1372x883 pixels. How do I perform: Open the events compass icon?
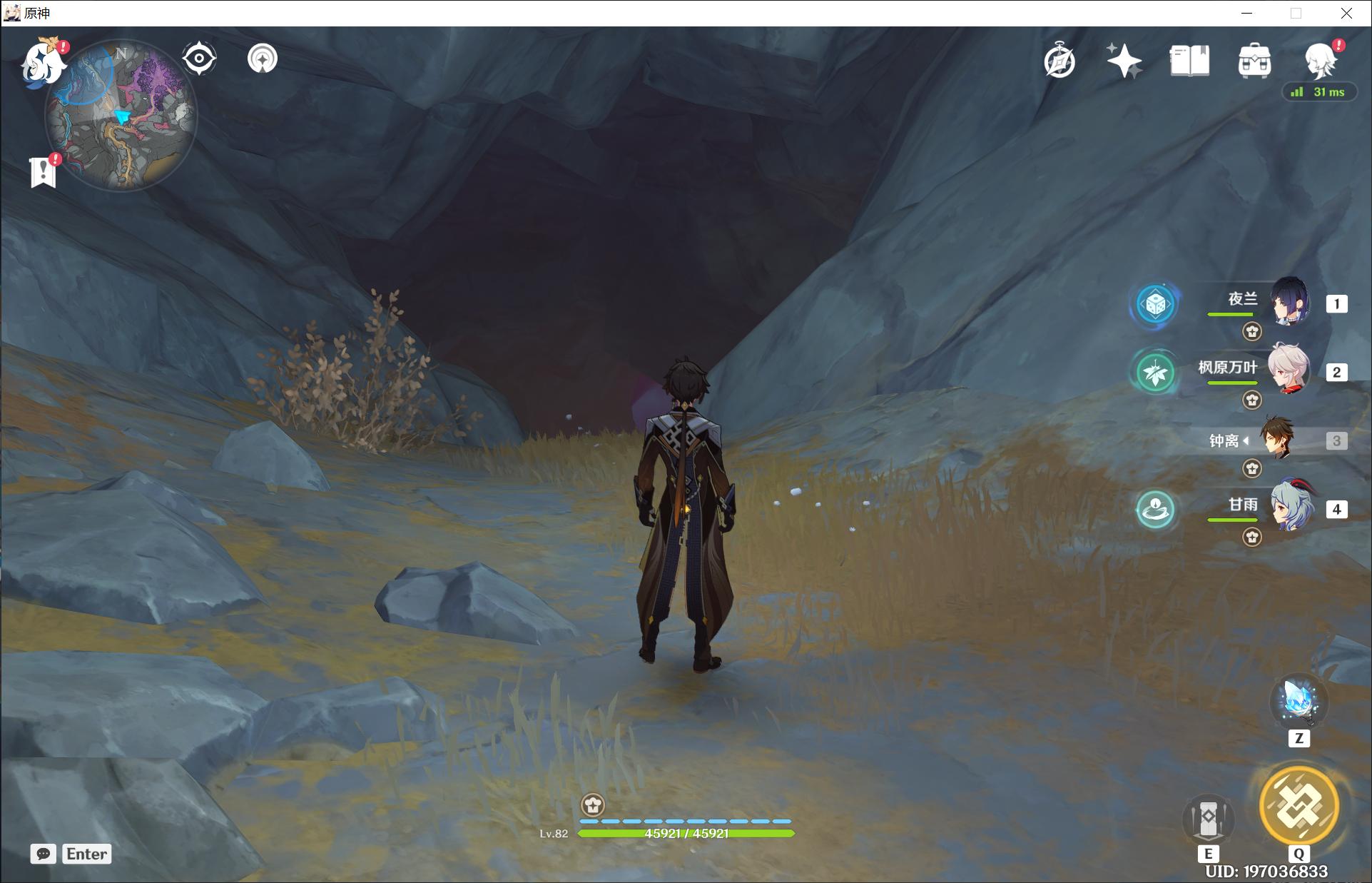coord(1060,61)
